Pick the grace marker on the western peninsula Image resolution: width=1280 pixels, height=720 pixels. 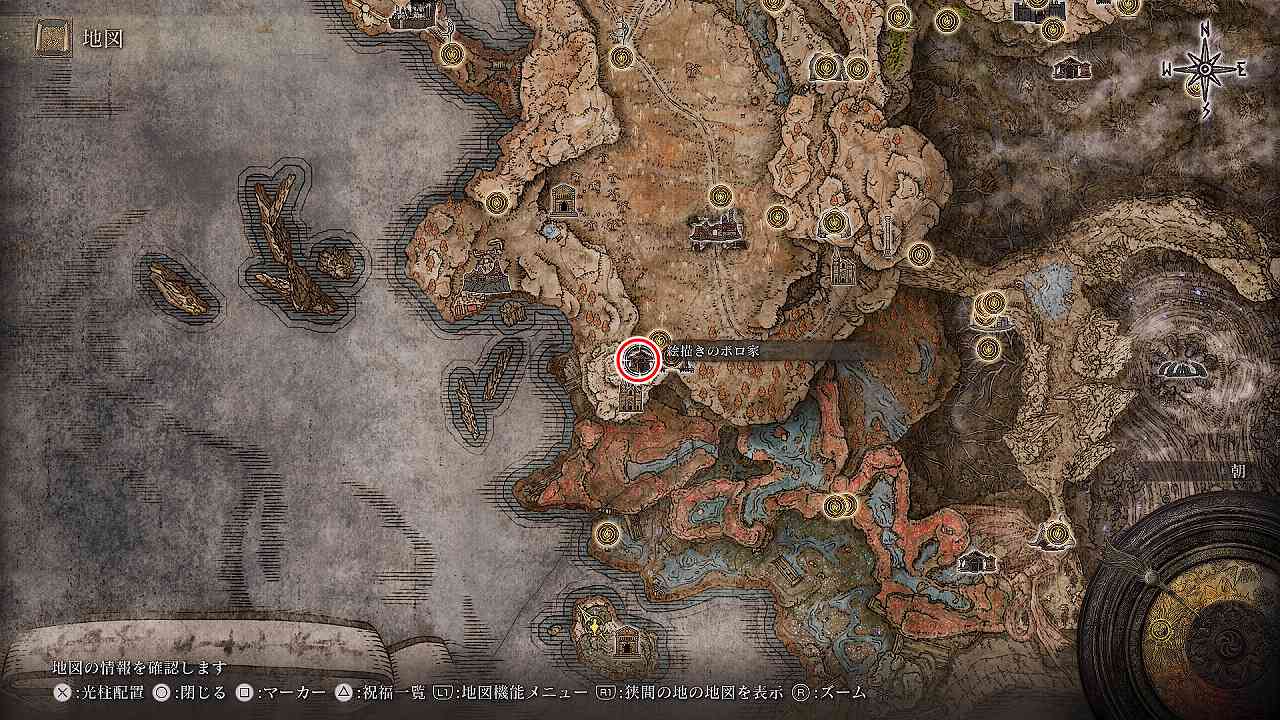pos(497,202)
